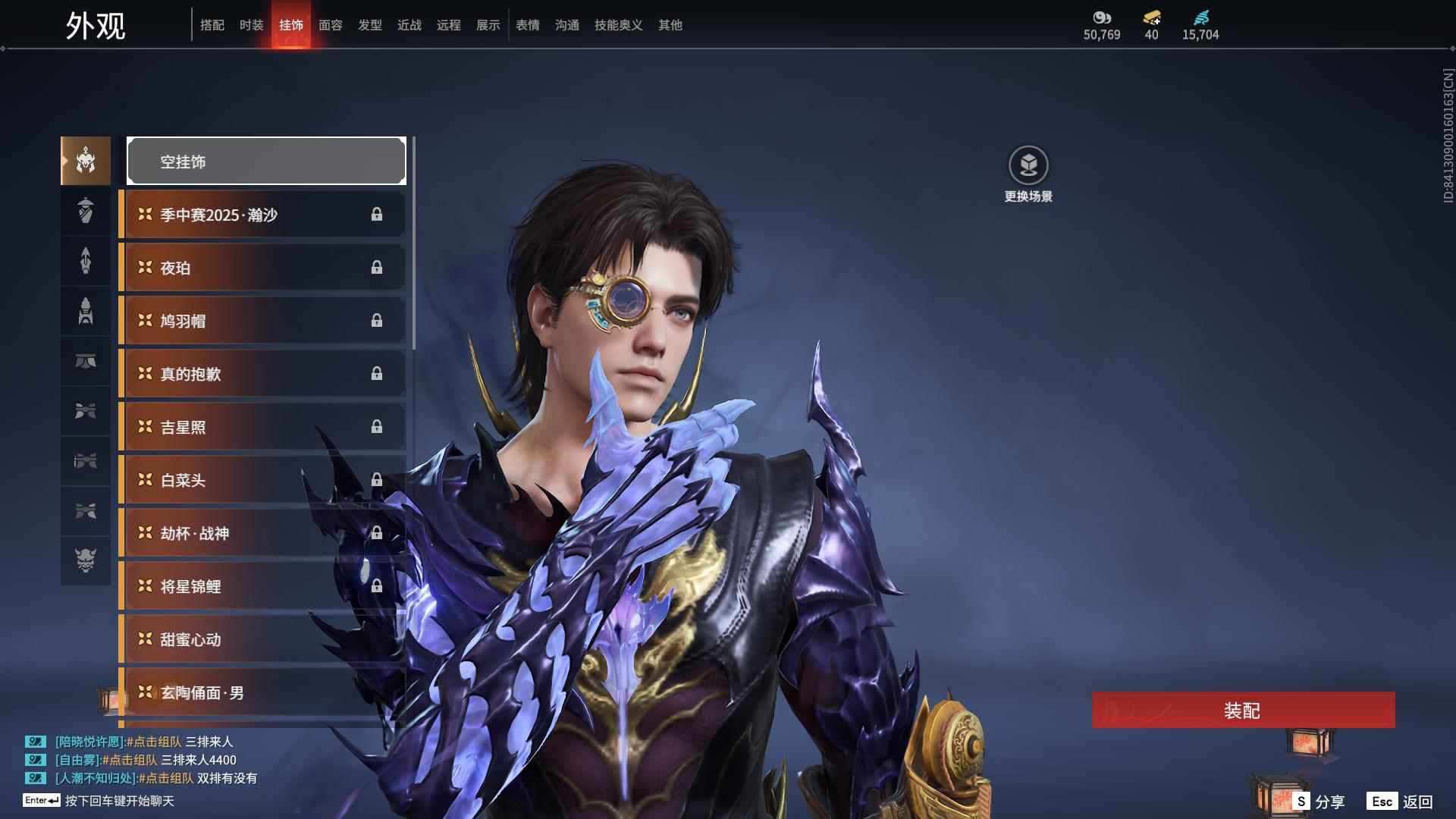The image size is (1456, 819).
Task: Open the demon mask accessory category
Action: click(x=86, y=560)
